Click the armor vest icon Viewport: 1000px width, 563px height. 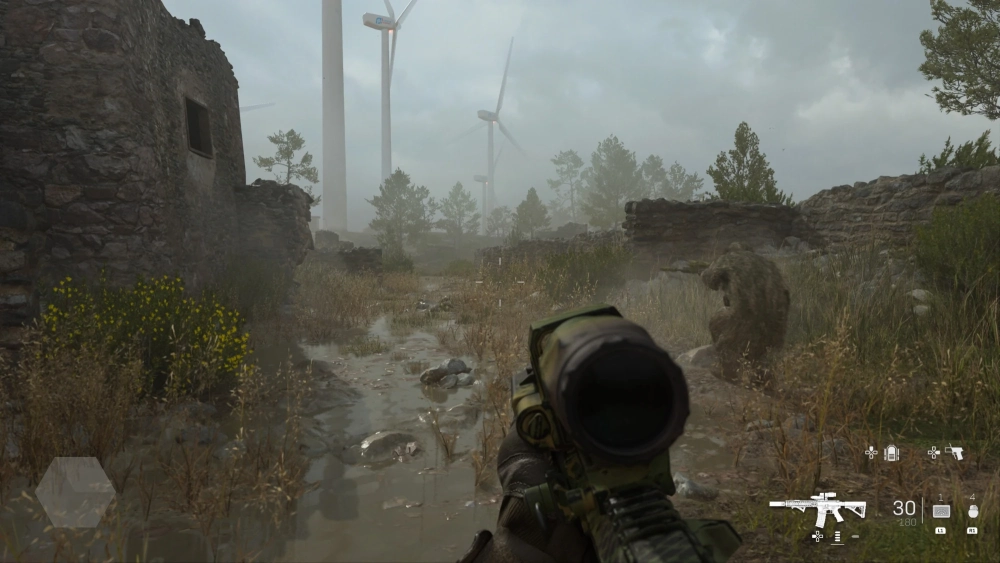pyautogui.click(x=891, y=453)
